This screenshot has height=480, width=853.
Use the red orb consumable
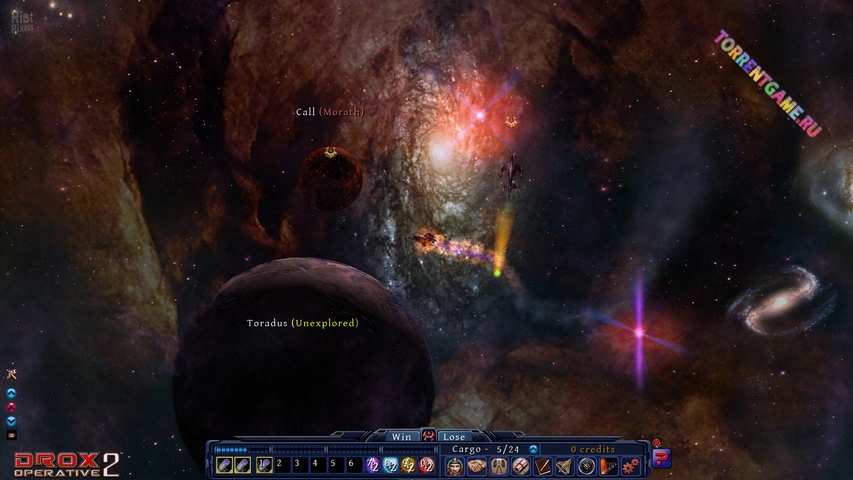(426, 465)
